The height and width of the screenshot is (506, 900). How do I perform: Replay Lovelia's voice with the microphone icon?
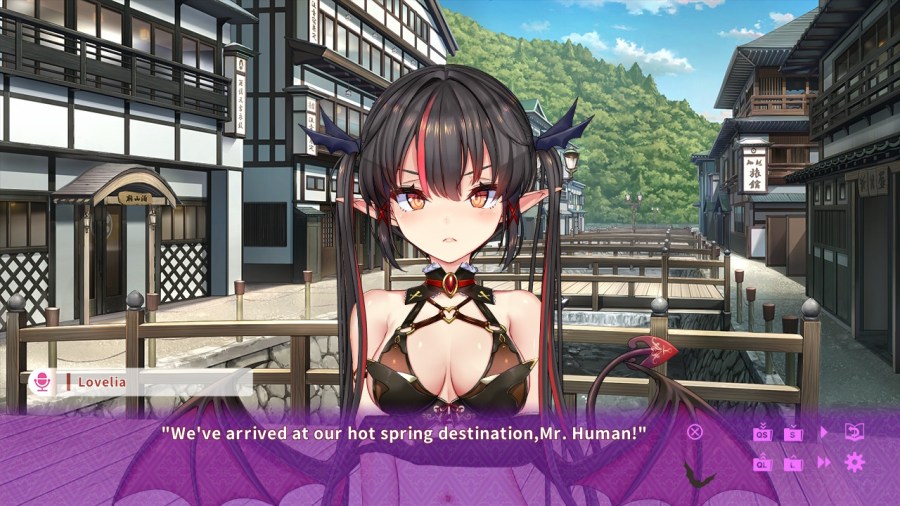point(42,381)
